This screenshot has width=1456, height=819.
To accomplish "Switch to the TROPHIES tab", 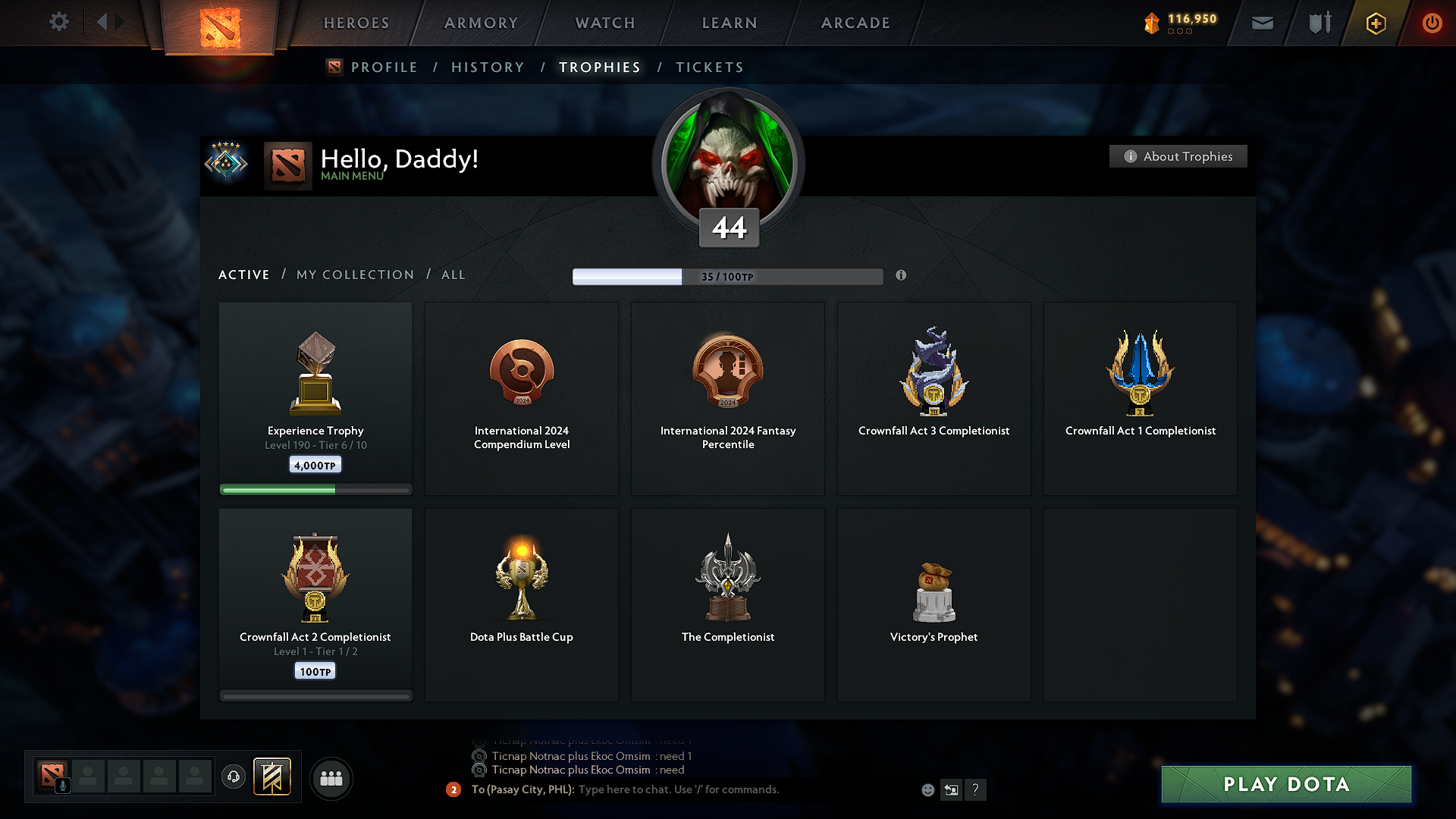I will (x=599, y=67).
